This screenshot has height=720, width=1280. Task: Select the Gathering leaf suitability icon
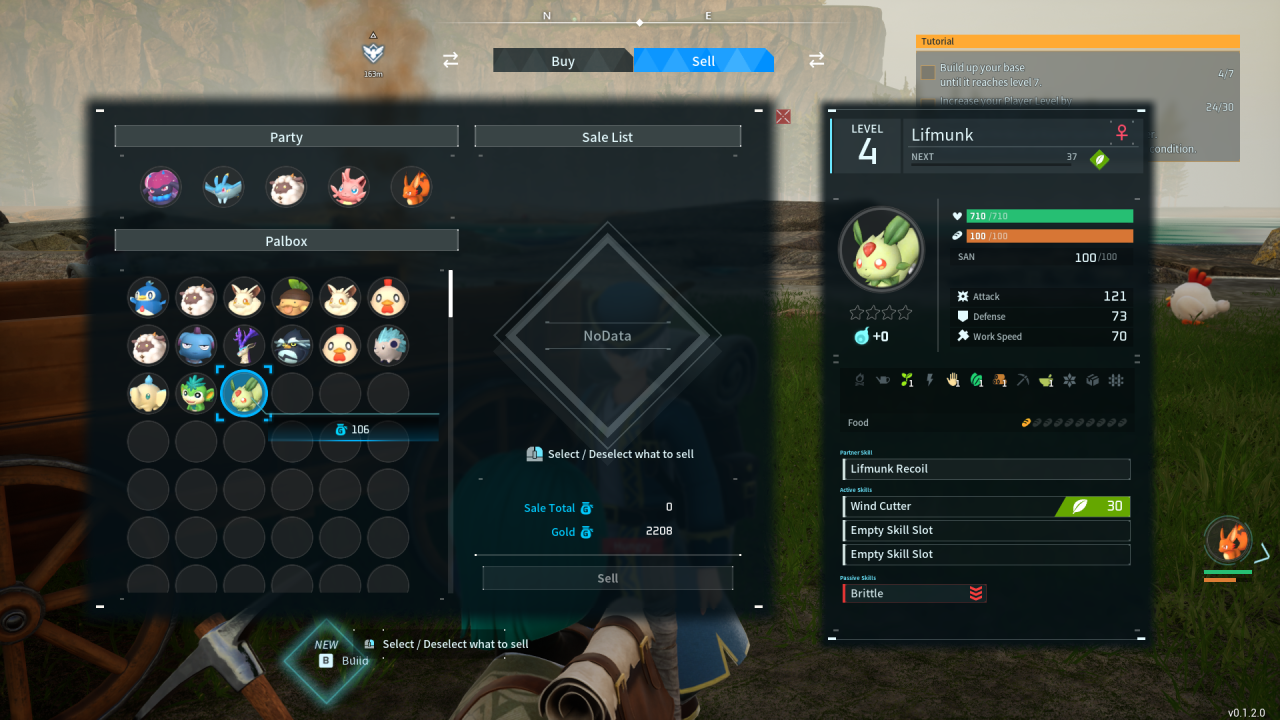tap(977, 380)
